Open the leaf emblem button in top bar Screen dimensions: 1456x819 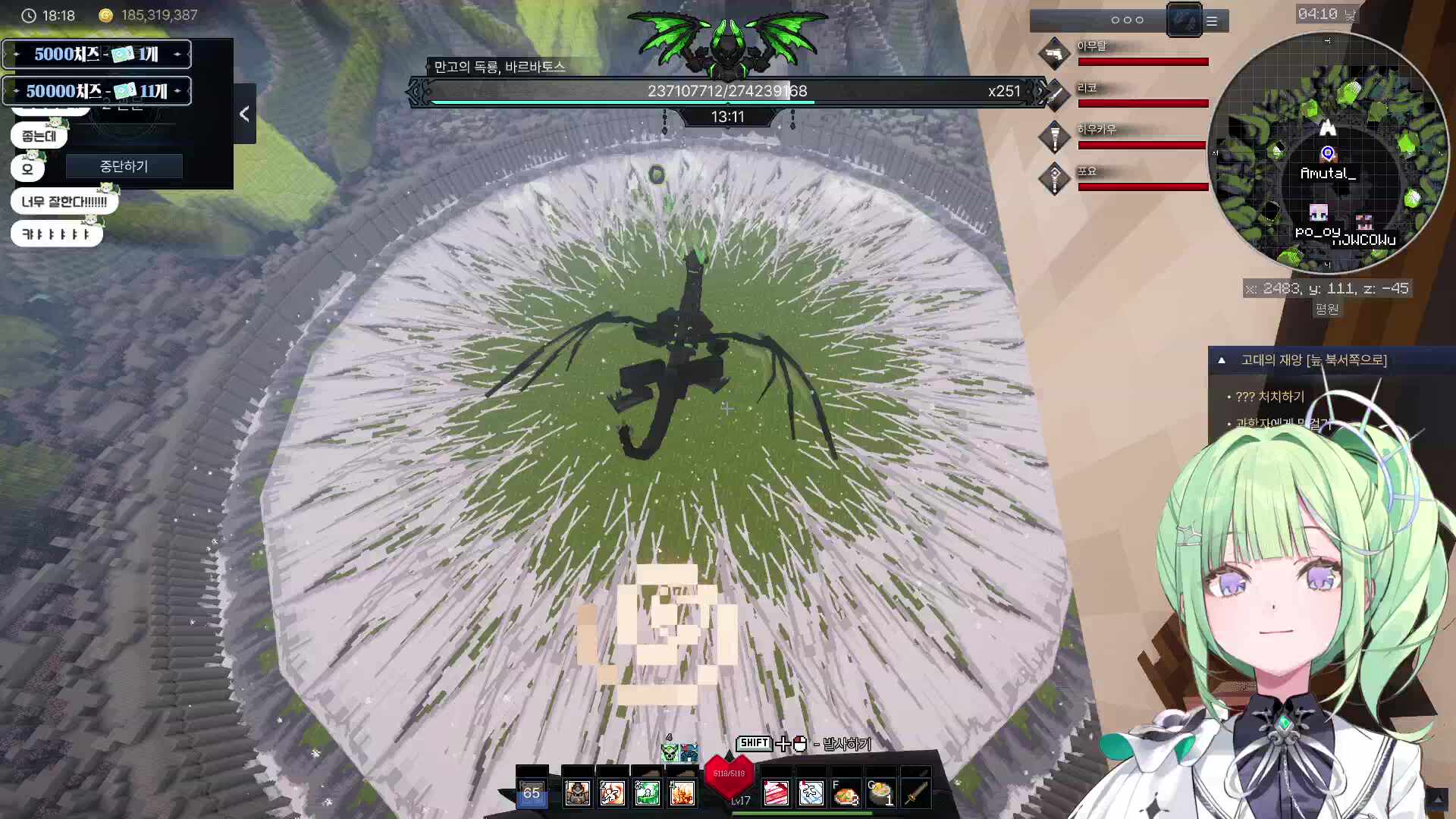(1184, 20)
